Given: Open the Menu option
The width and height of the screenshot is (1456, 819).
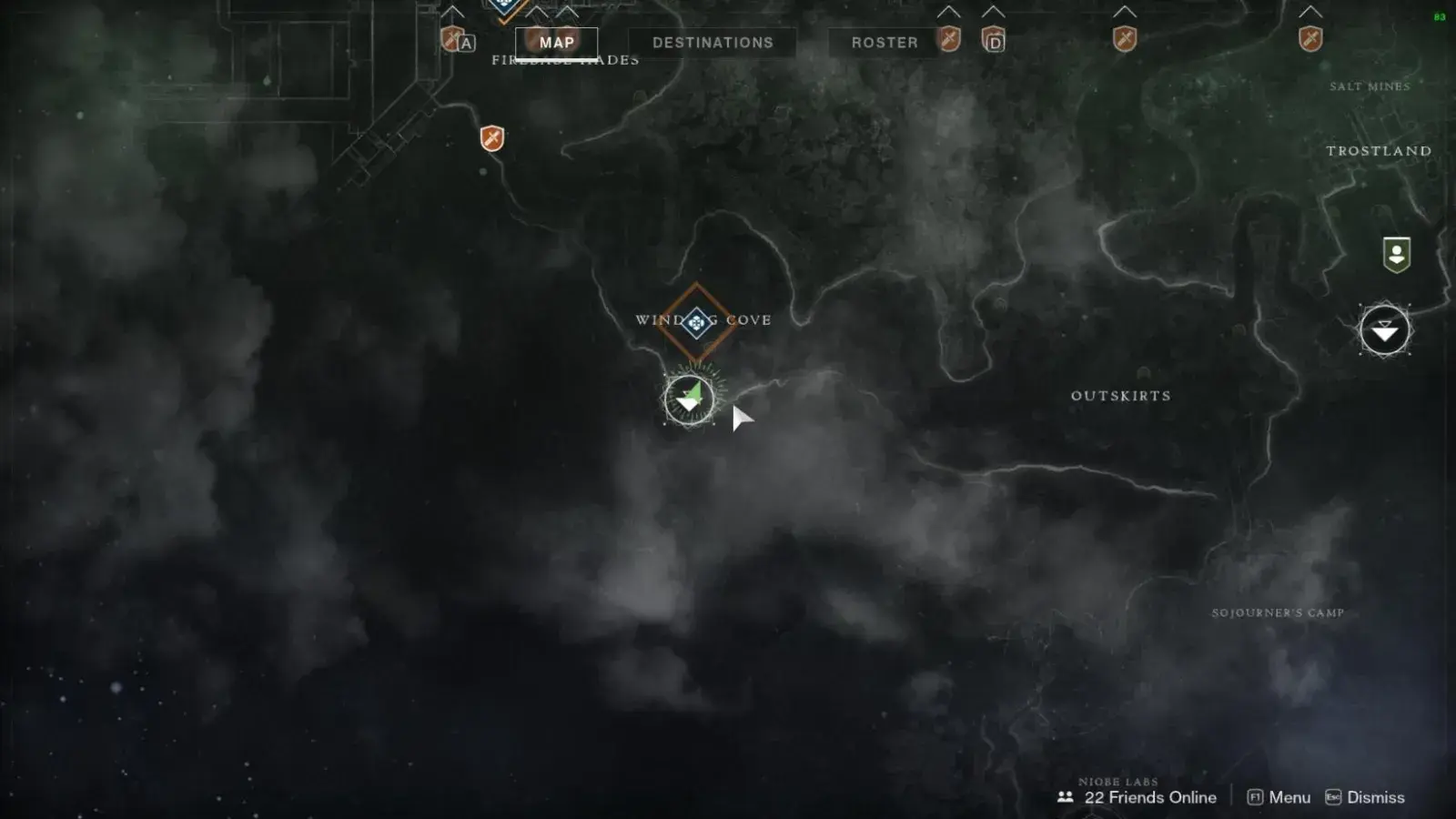Looking at the screenshot, I should [x=1279, y=797].
